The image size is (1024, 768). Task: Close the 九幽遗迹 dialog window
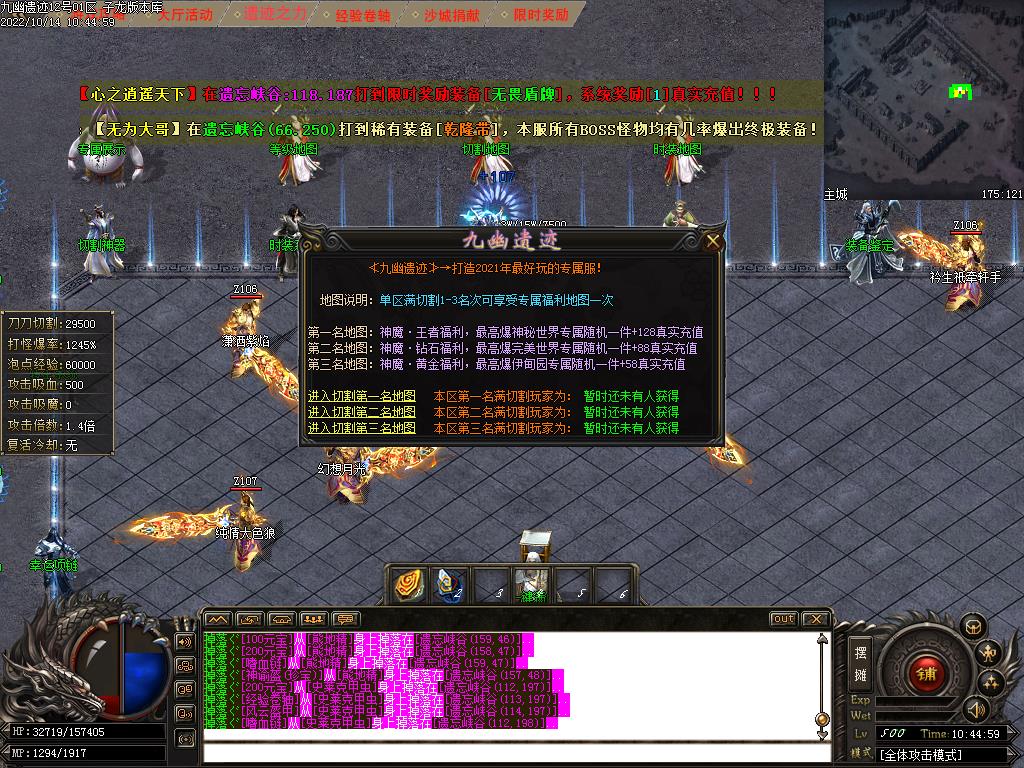point(713,241)
